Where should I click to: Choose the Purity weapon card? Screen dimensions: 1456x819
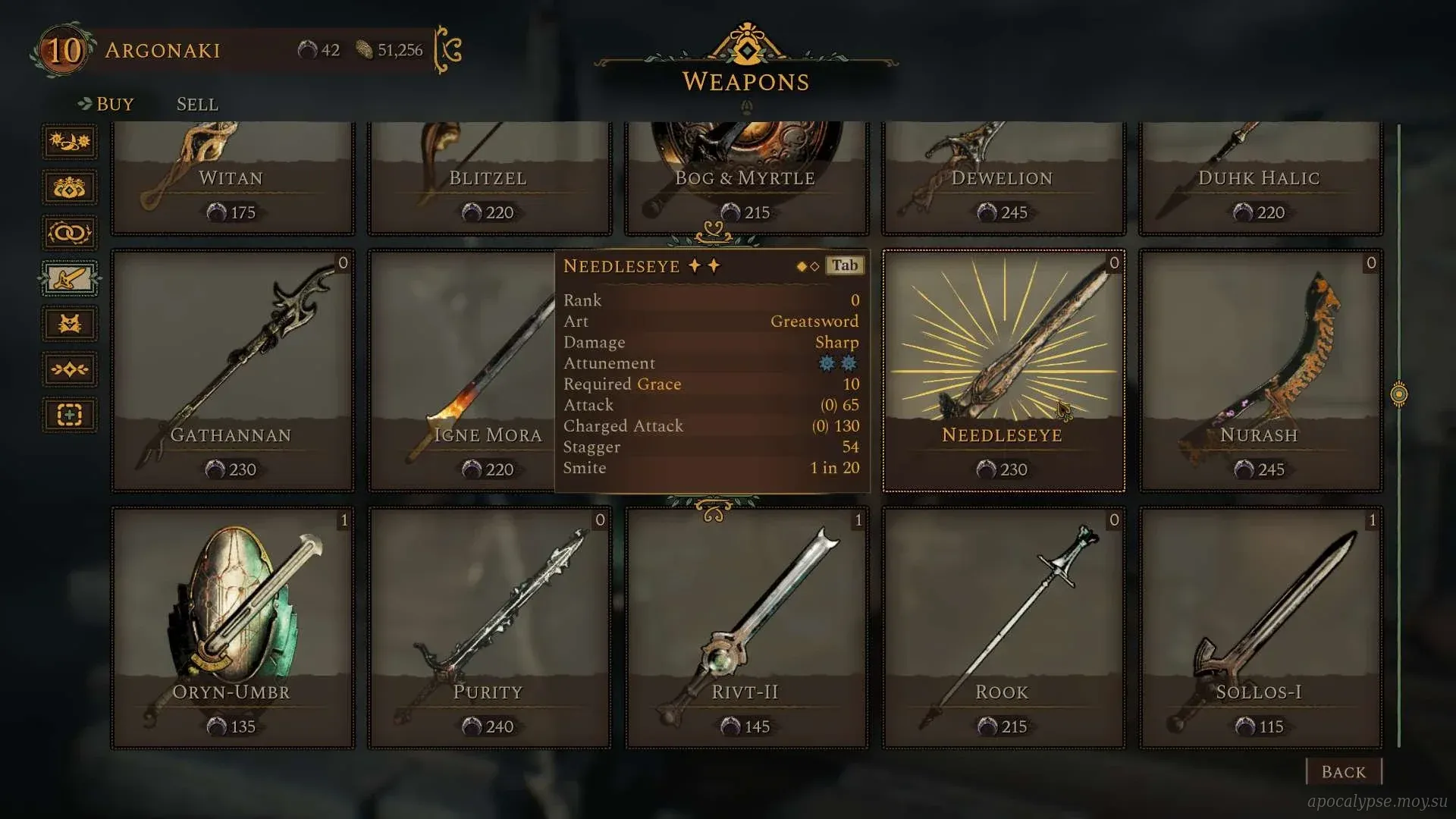pyautogui.click(x=489, y=628)
